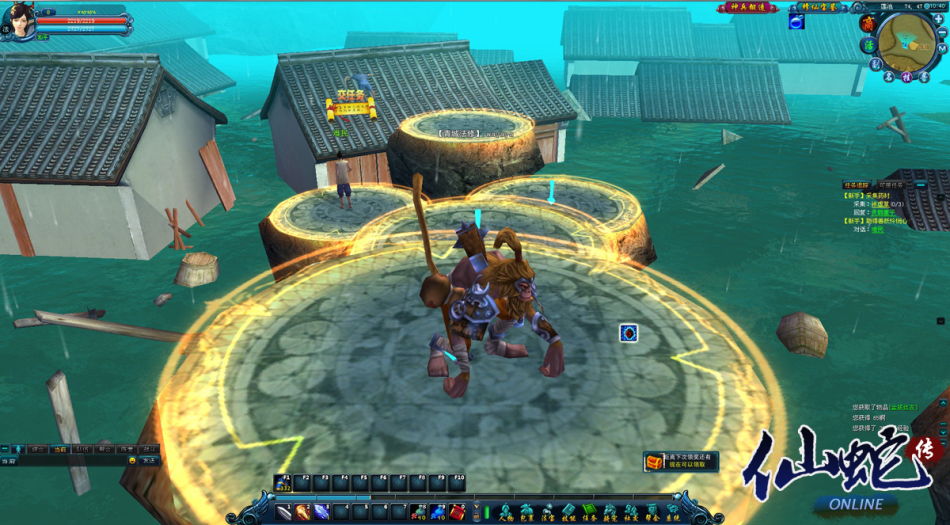Open the world map with M button
This screenshot has height=525, width=950.
943,48
